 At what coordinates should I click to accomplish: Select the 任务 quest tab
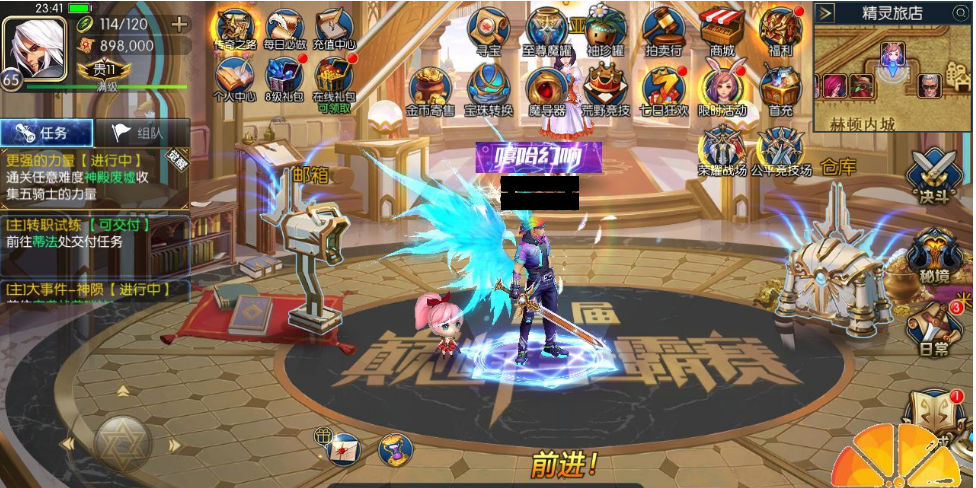click(46, 132)
